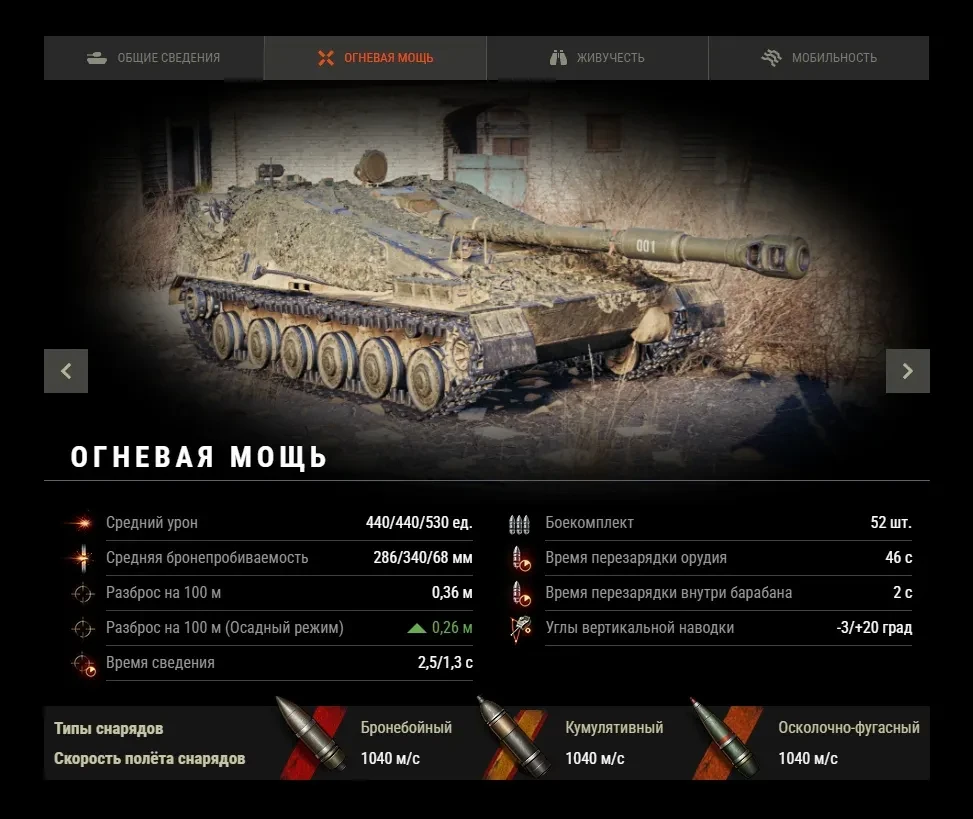Show the Мобильность tab
The image size is (973, 819).
[818, 58]
